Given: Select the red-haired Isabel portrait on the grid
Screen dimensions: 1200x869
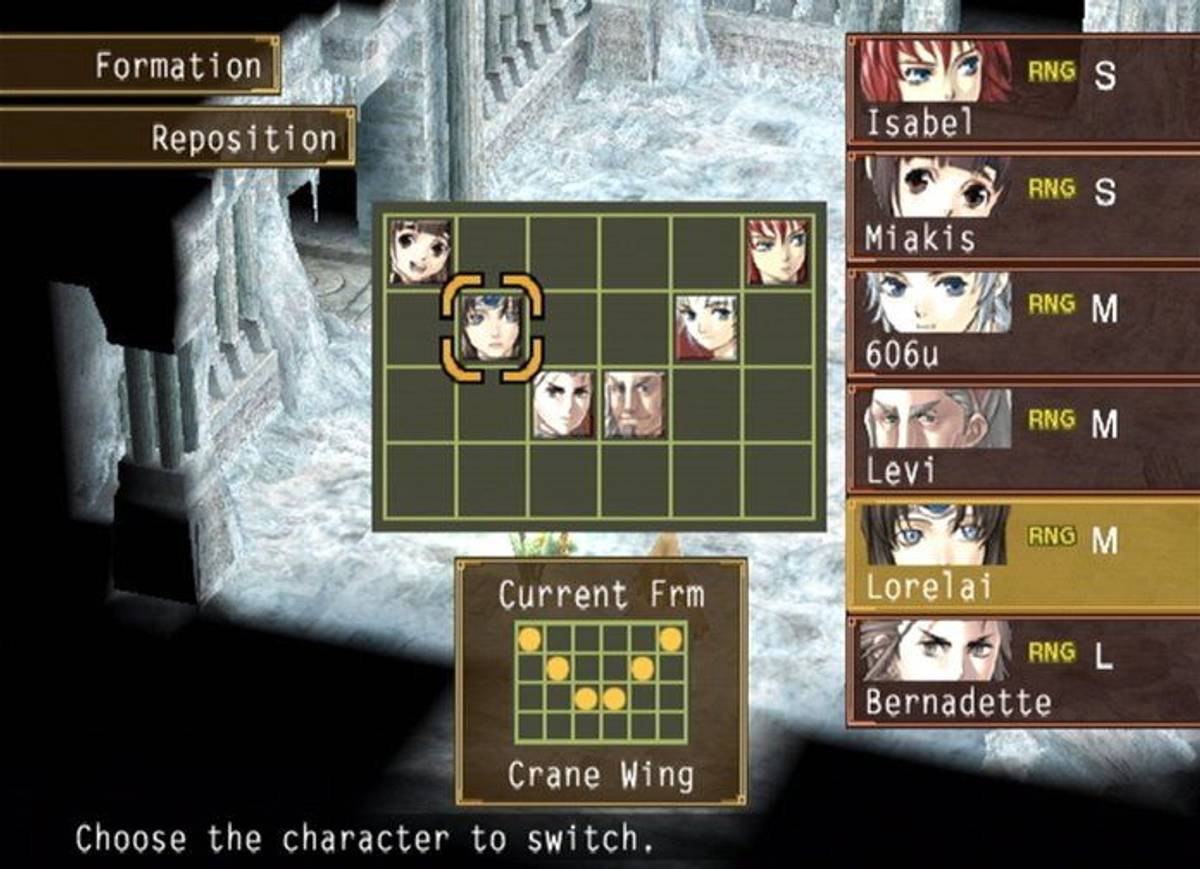Looking at the screenshot, I should tap(778, 252).
